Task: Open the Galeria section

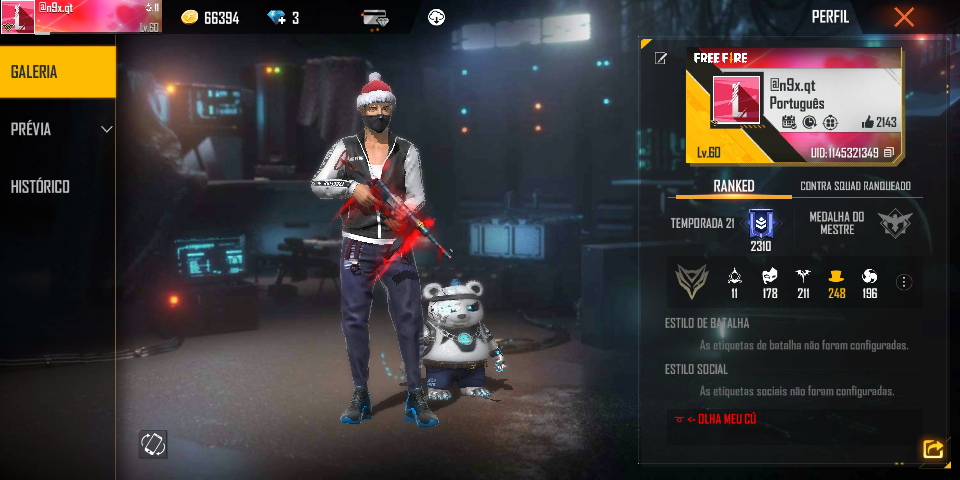Action: 57,72
